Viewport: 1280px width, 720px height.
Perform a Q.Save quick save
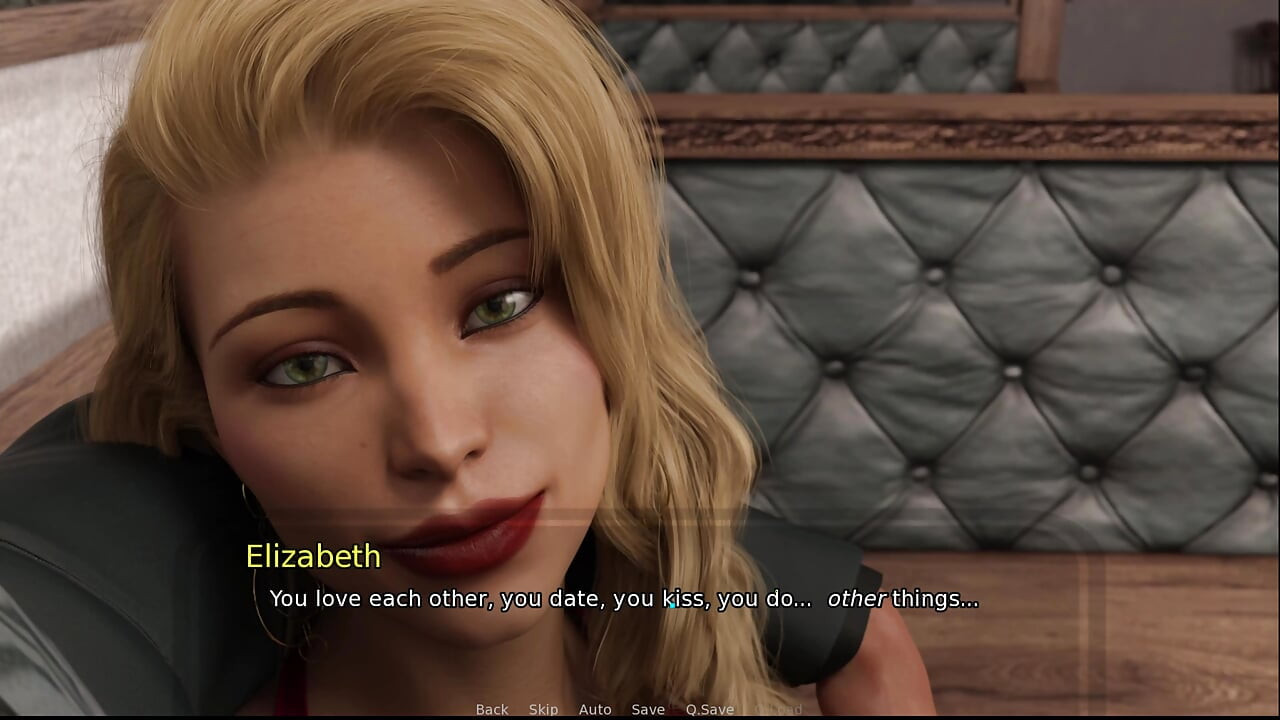click(710, 709)
